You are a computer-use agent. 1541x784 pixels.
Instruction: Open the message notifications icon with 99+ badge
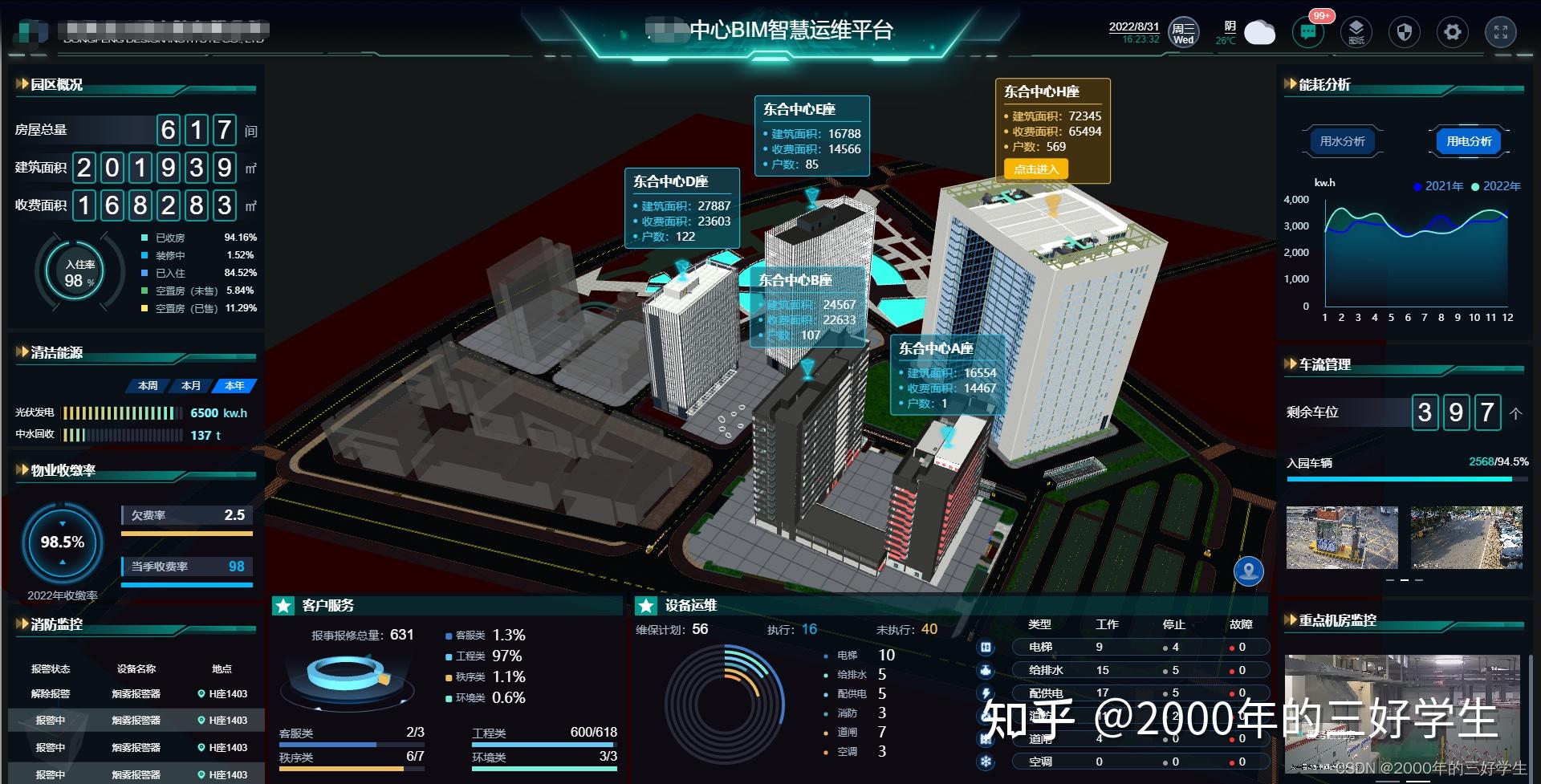1309,32
